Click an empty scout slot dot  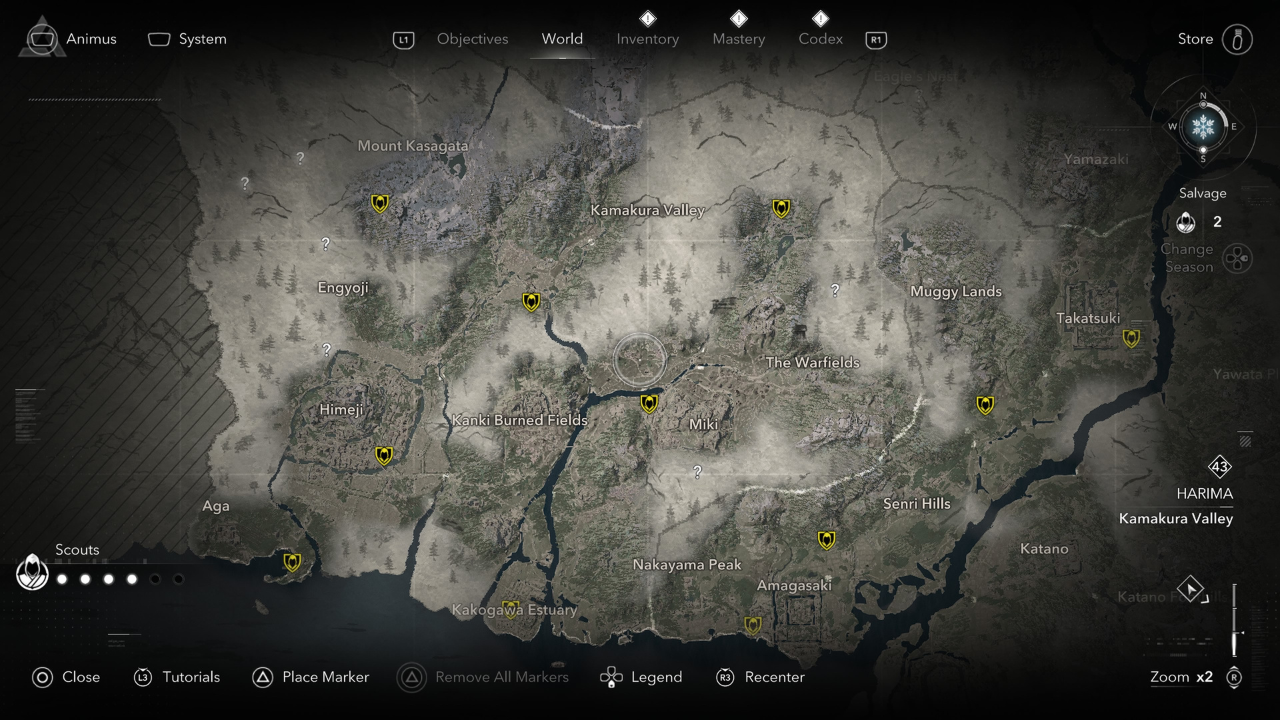click(155, 578)
